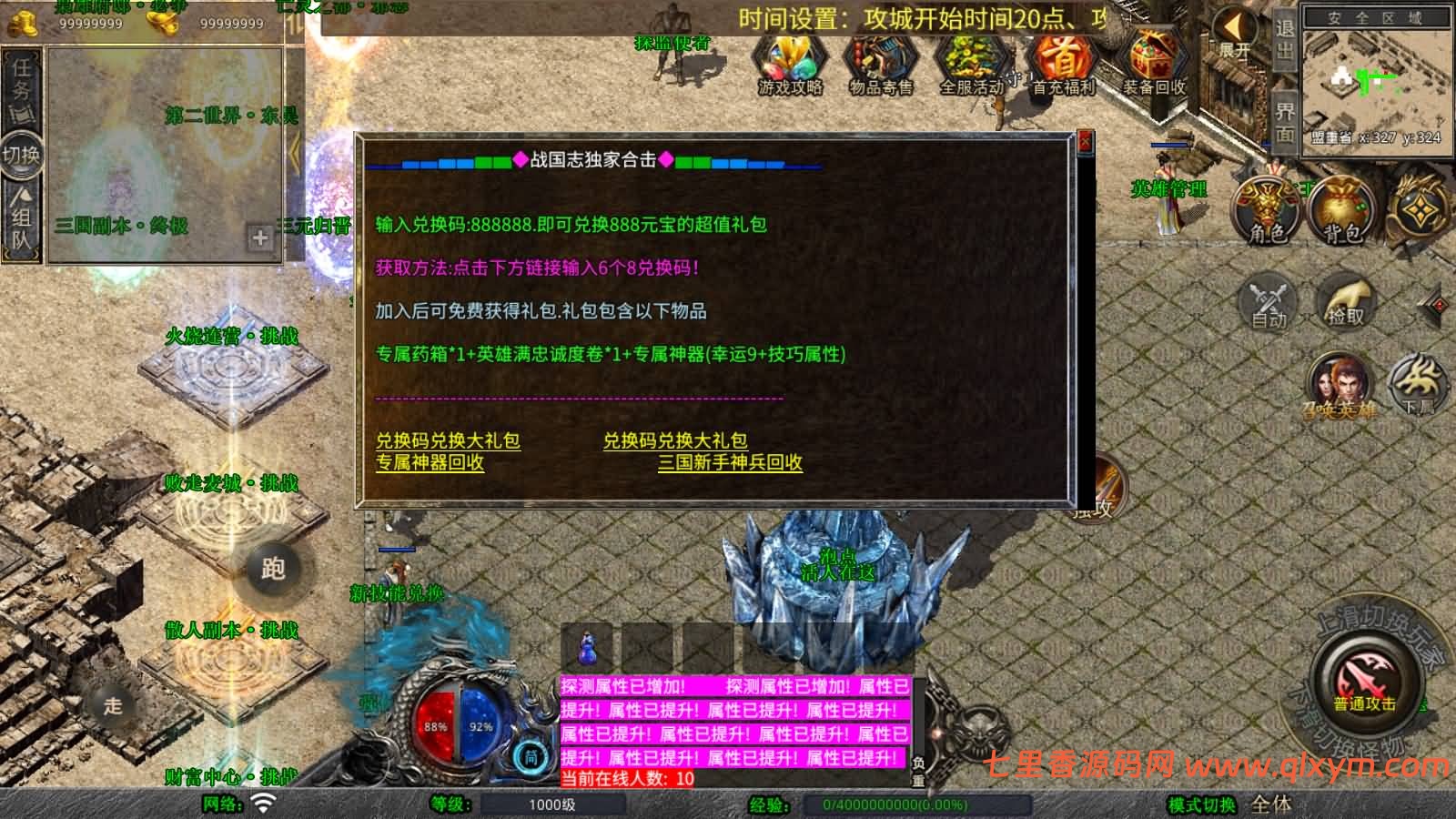The width and height of the screenshot is (1456, 819).
Task: Click the 专属神器回收 link
Action: coord(430,464)
